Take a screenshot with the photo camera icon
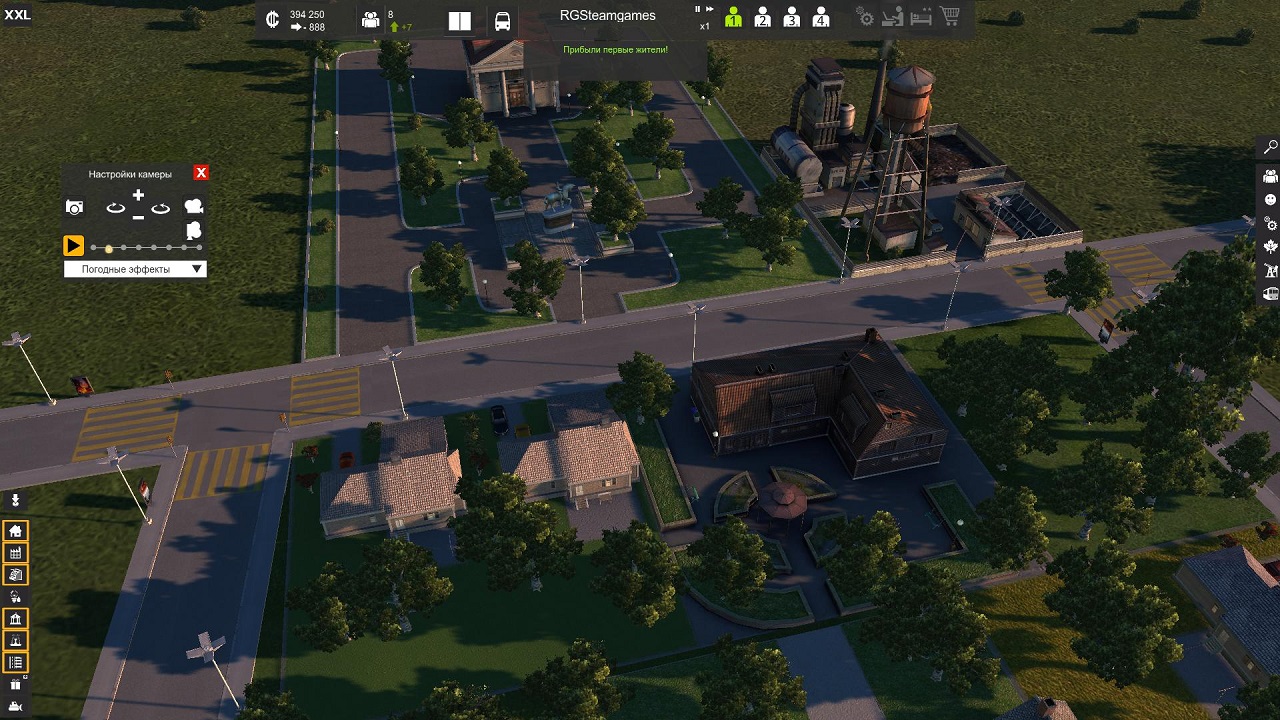 coord(74,208)
